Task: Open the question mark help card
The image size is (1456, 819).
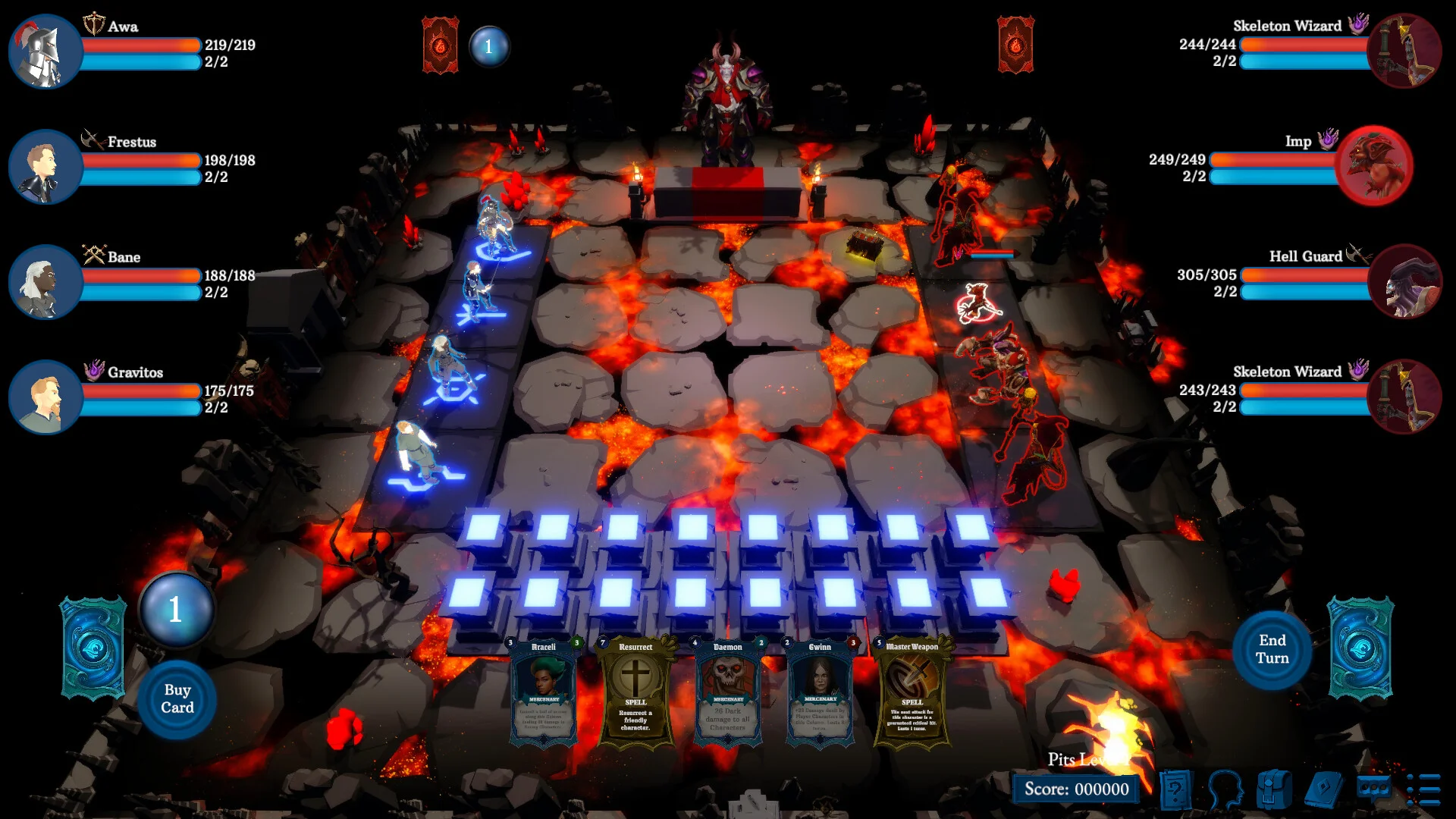Action: point(1175,789)
